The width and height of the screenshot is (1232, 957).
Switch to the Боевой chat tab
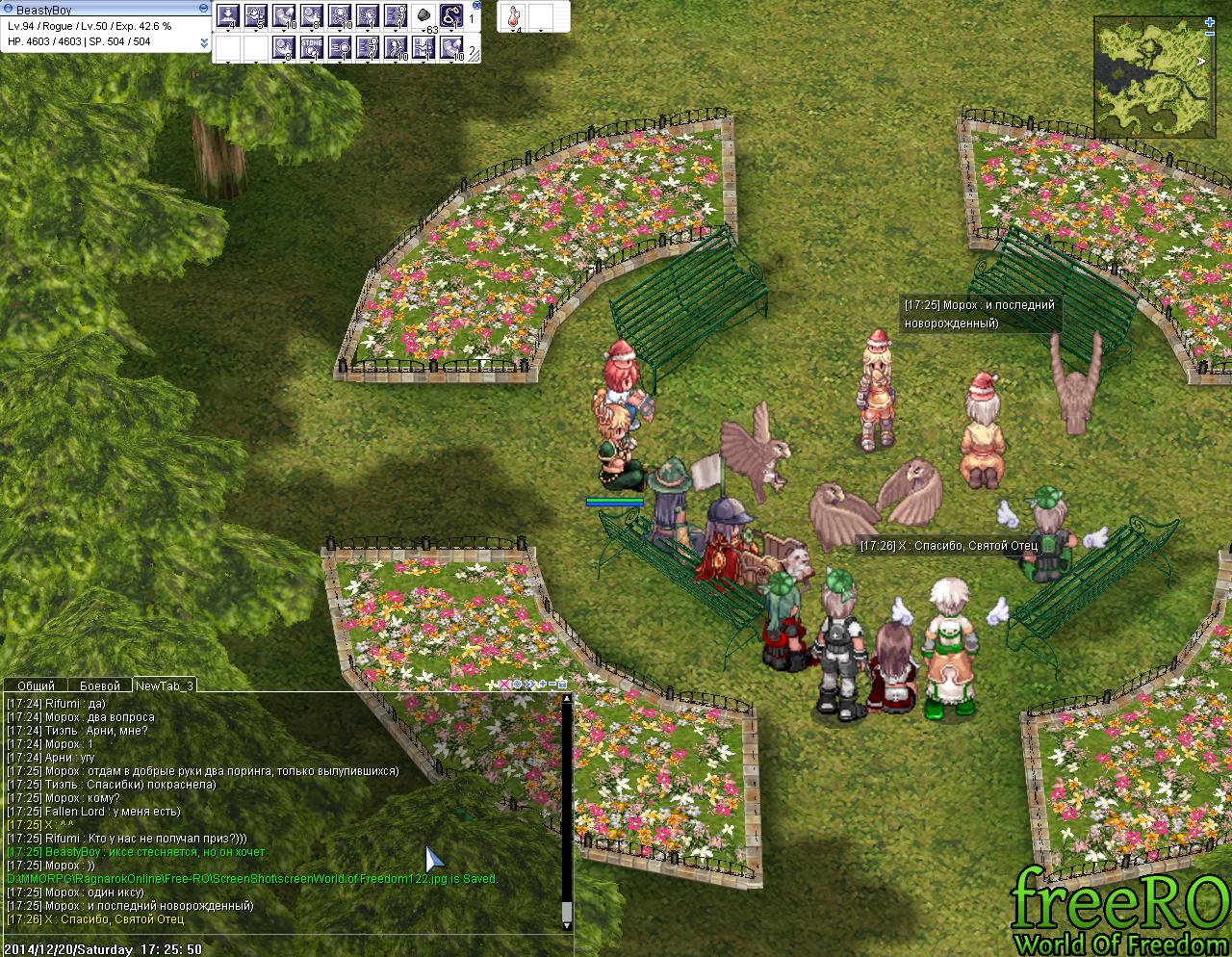tap(99, 685)
